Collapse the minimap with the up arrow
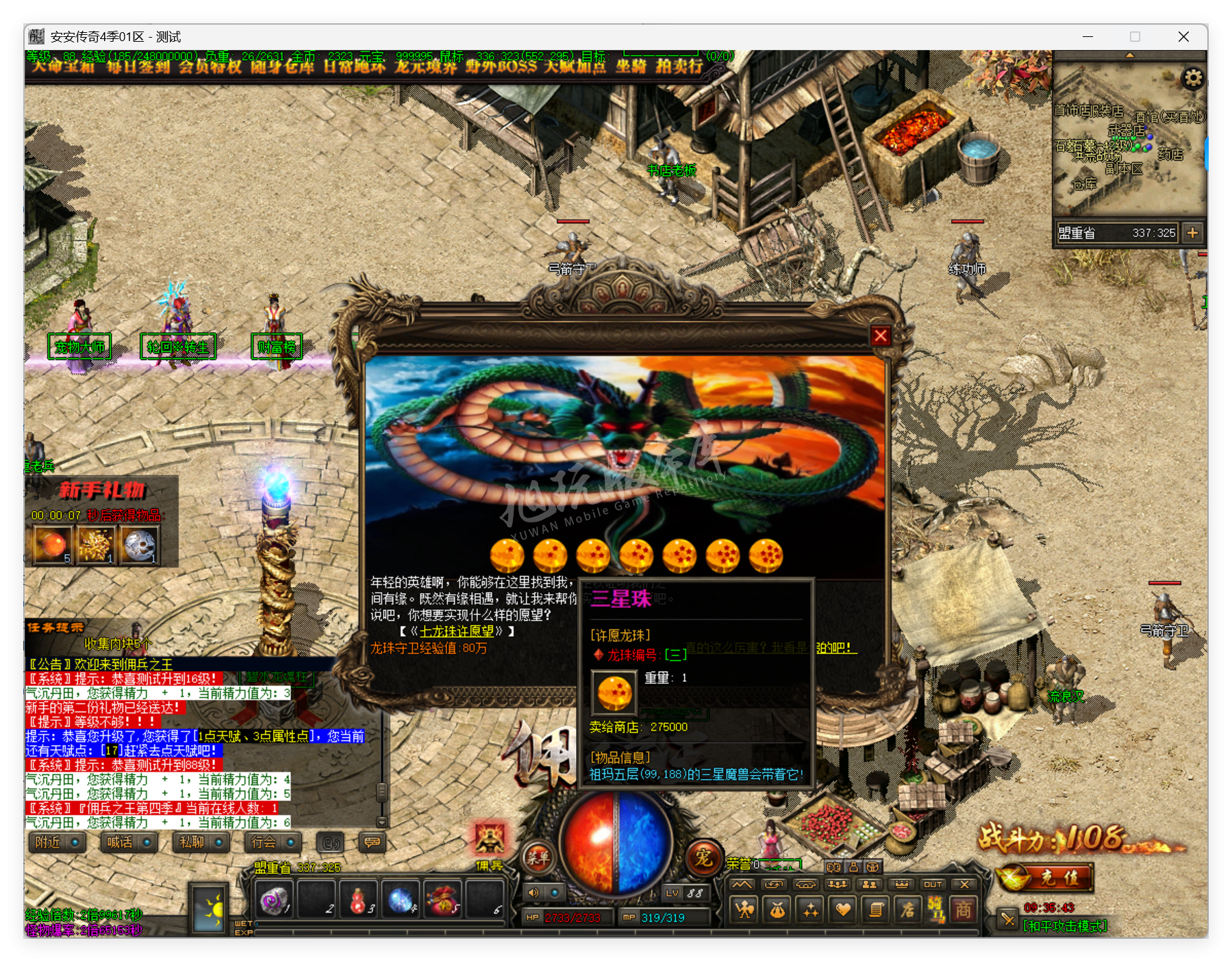The image size is (1232, 962). coord(1129,55)
